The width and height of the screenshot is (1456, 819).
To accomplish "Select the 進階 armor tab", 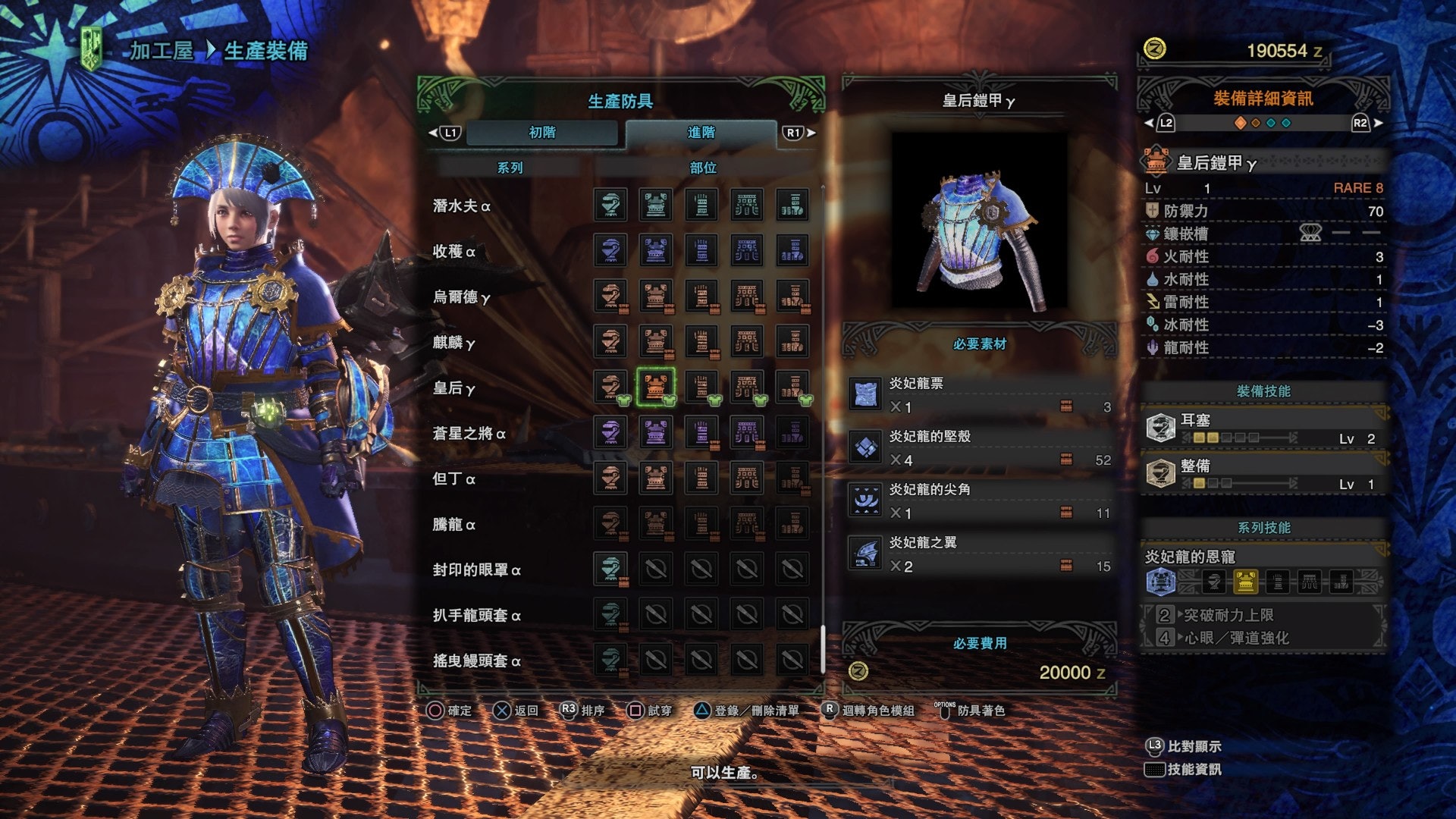I will [x=701, y=133].
